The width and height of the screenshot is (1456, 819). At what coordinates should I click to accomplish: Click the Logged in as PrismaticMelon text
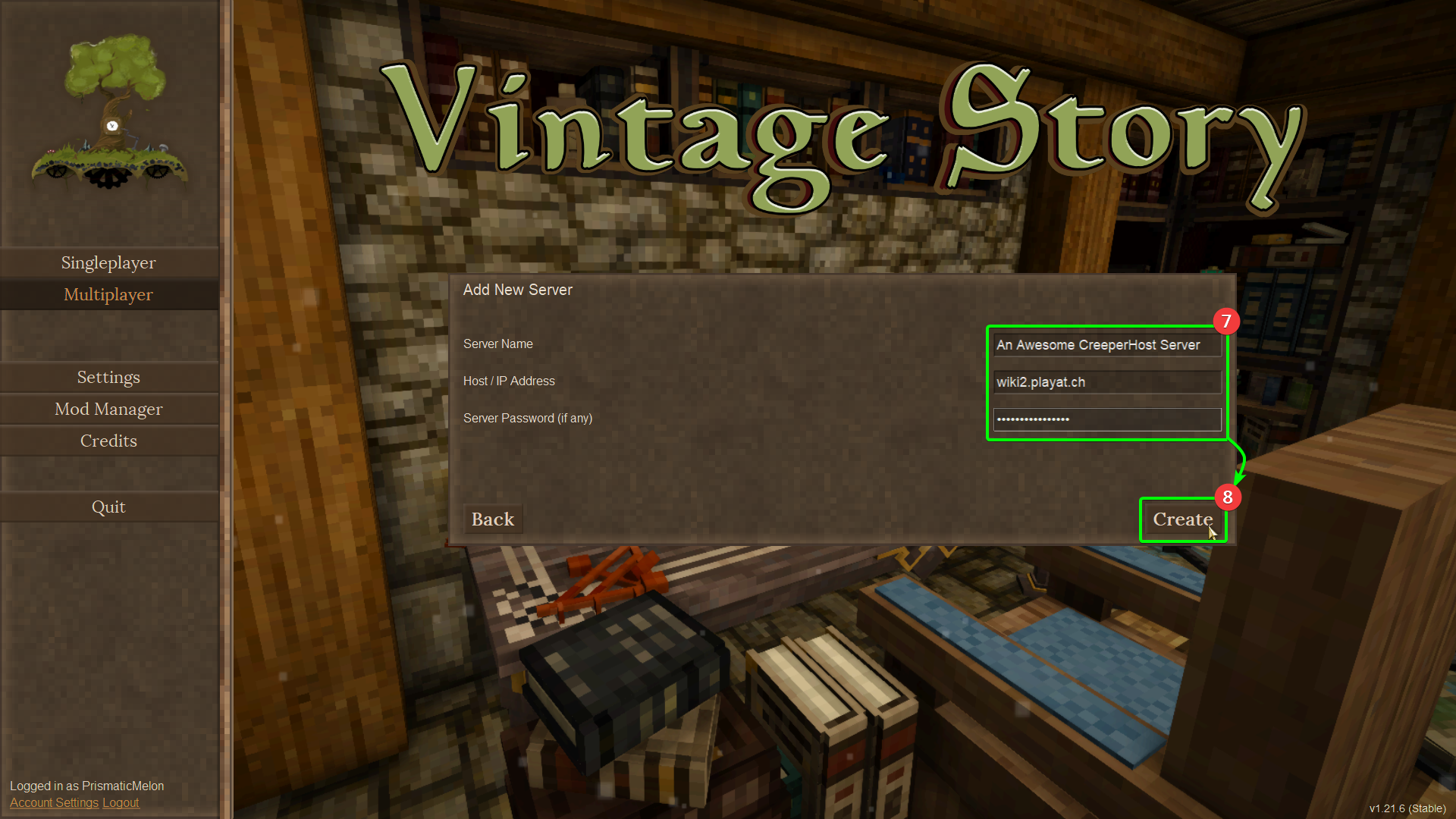(x=86, y=786)
